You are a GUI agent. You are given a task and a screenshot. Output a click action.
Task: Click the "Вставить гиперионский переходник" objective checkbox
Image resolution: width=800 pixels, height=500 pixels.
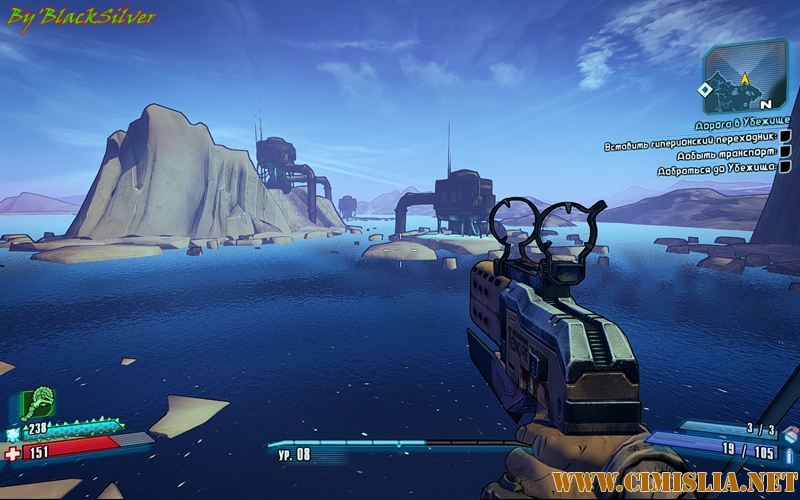[785, 137]
